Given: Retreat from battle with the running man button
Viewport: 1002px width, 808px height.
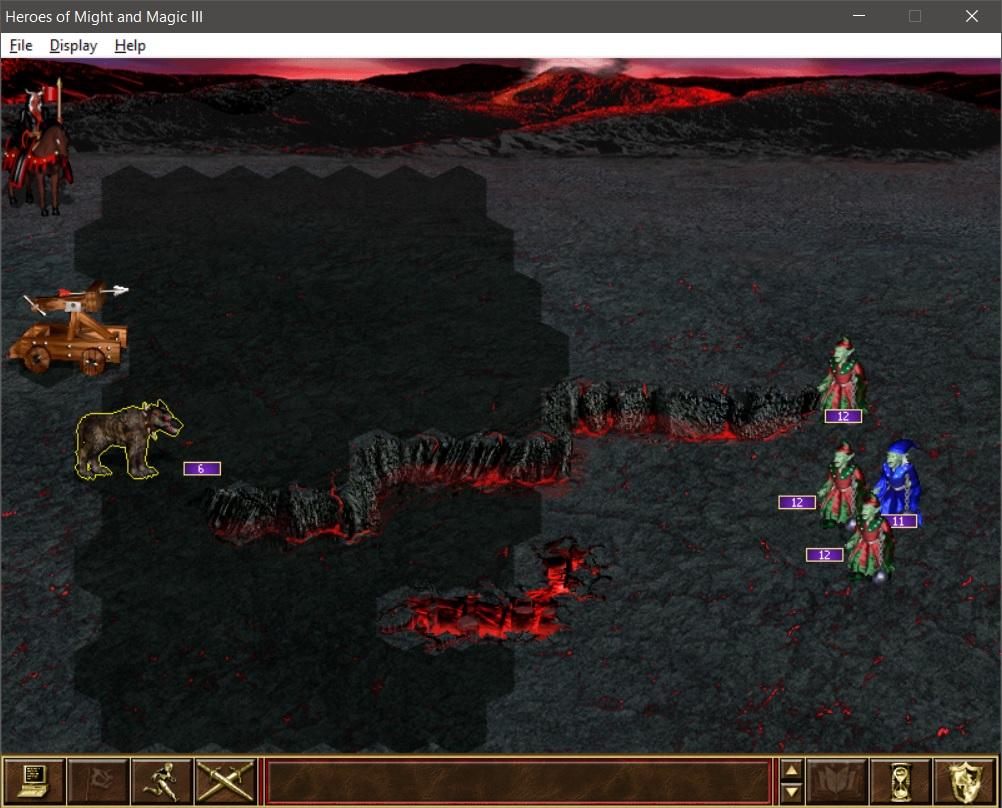Looking at the screenshot, I should click(x=161, y=781).
